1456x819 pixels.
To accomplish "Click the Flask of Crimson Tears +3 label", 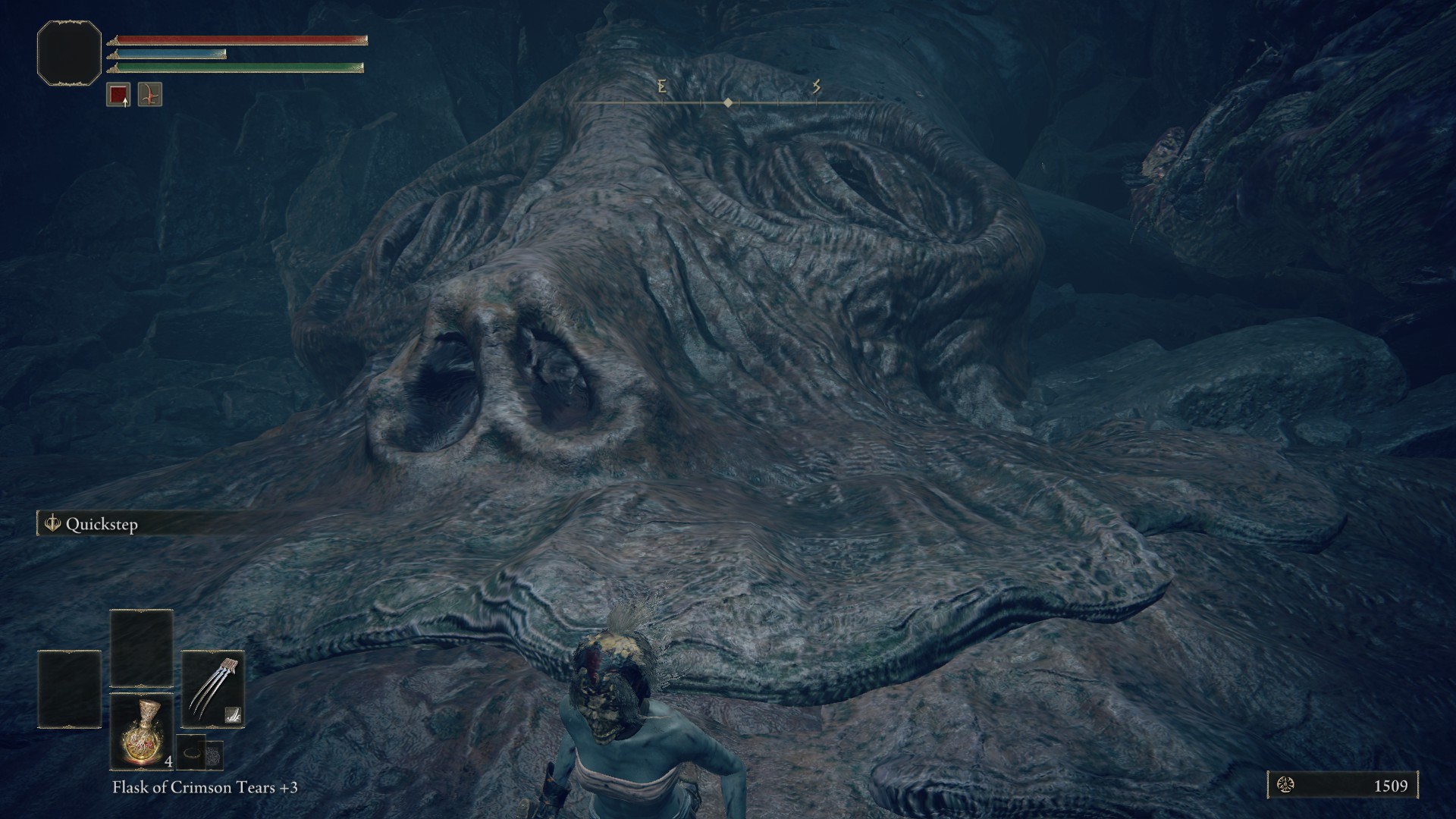I will click(x=203, y=787).
